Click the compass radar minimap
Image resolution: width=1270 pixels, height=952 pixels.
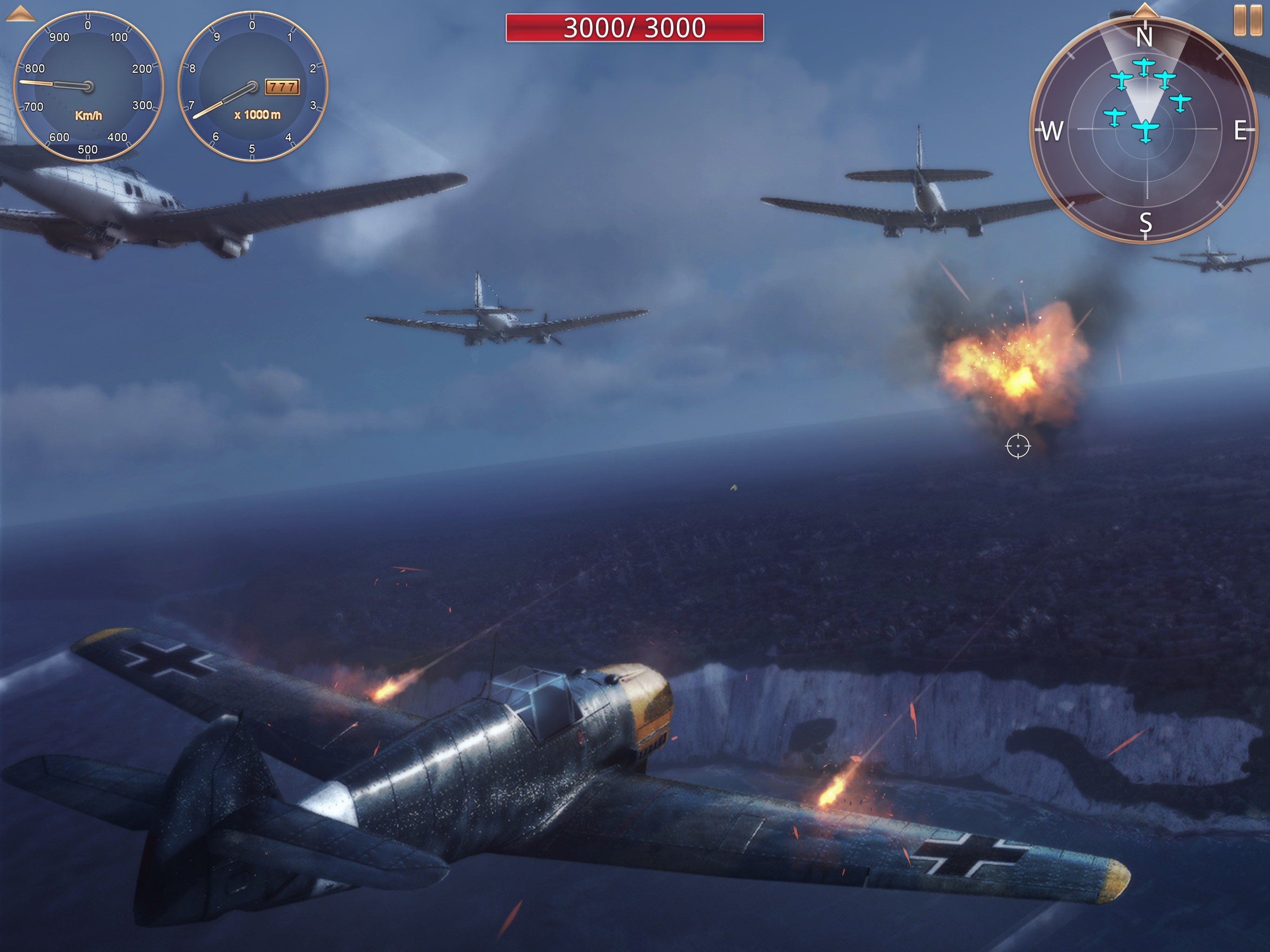[x=1145, y=130]
